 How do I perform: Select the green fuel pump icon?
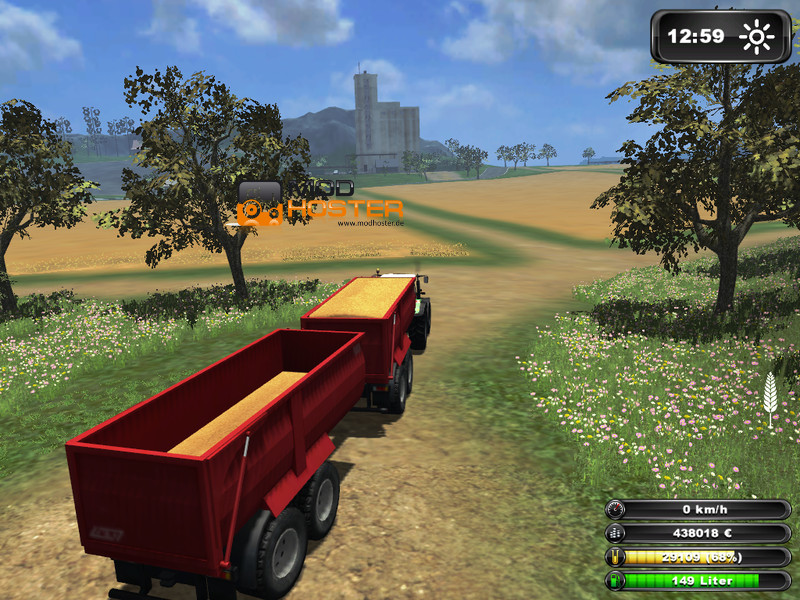pos(617,580)
